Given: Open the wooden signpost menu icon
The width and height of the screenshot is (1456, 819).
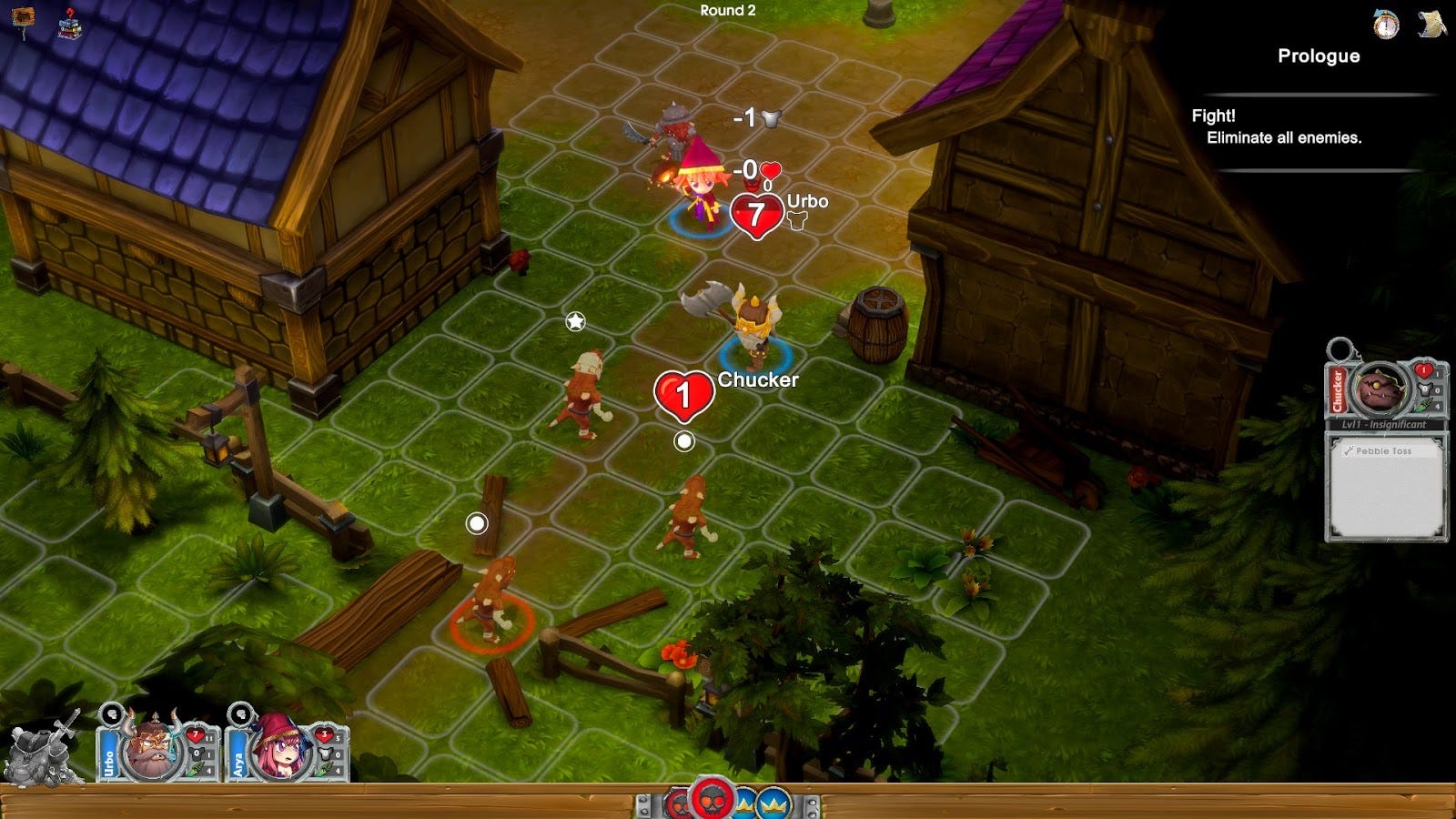Looking at the screenshot, I should point(23,18).
